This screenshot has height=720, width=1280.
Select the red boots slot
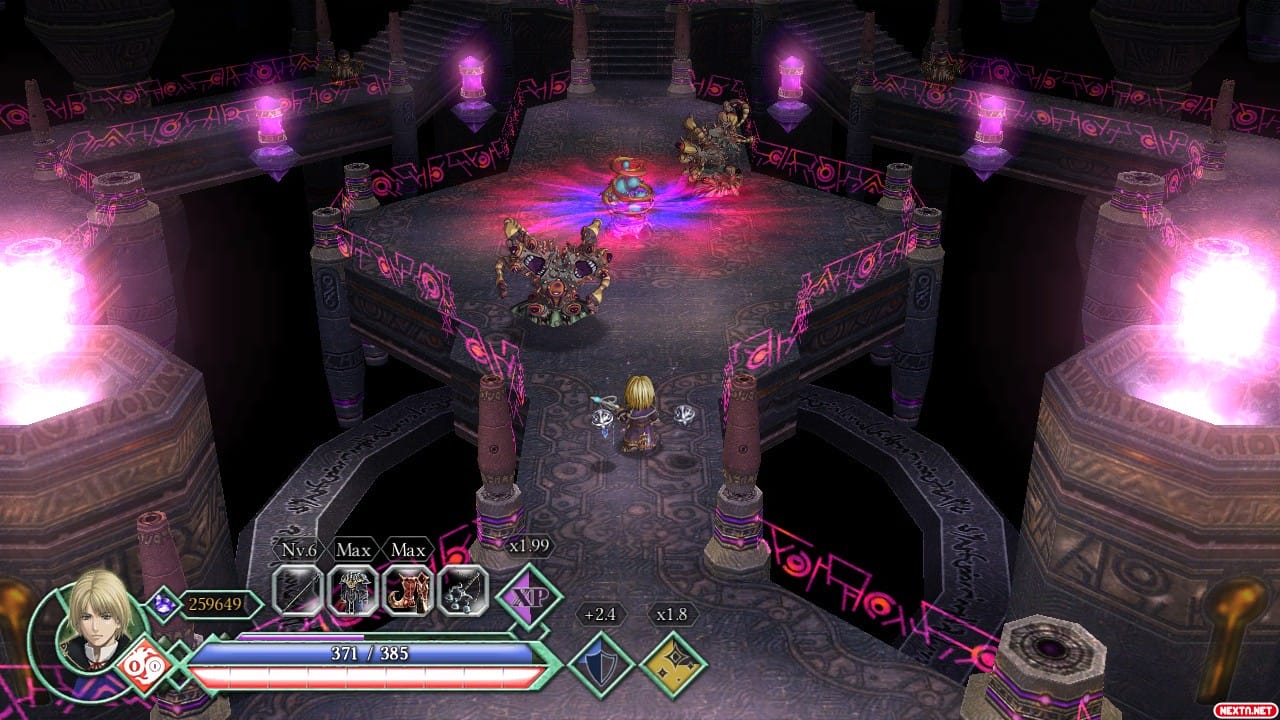coord(408,590)
